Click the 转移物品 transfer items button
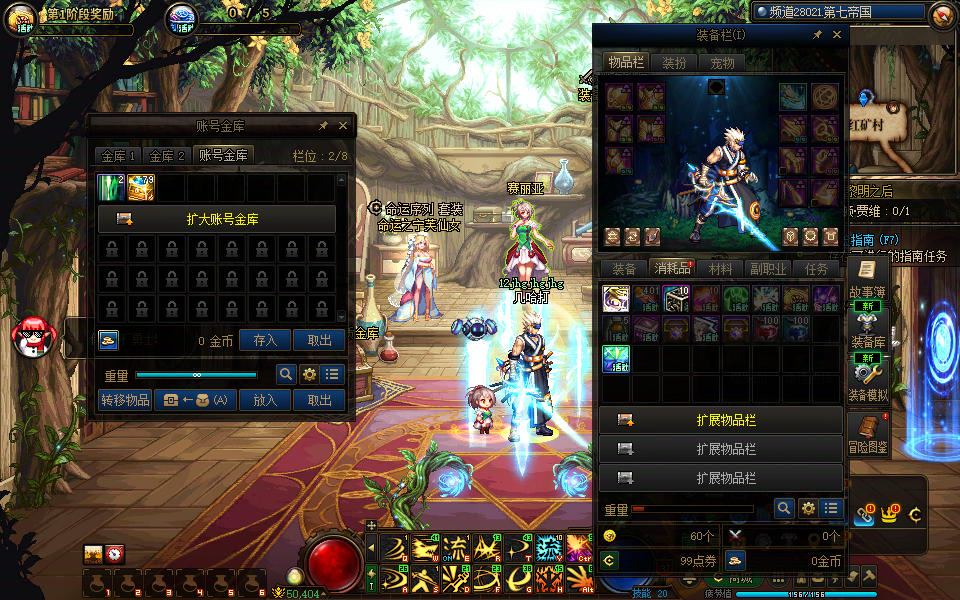 pyautogui.click(x=125, y=400)
